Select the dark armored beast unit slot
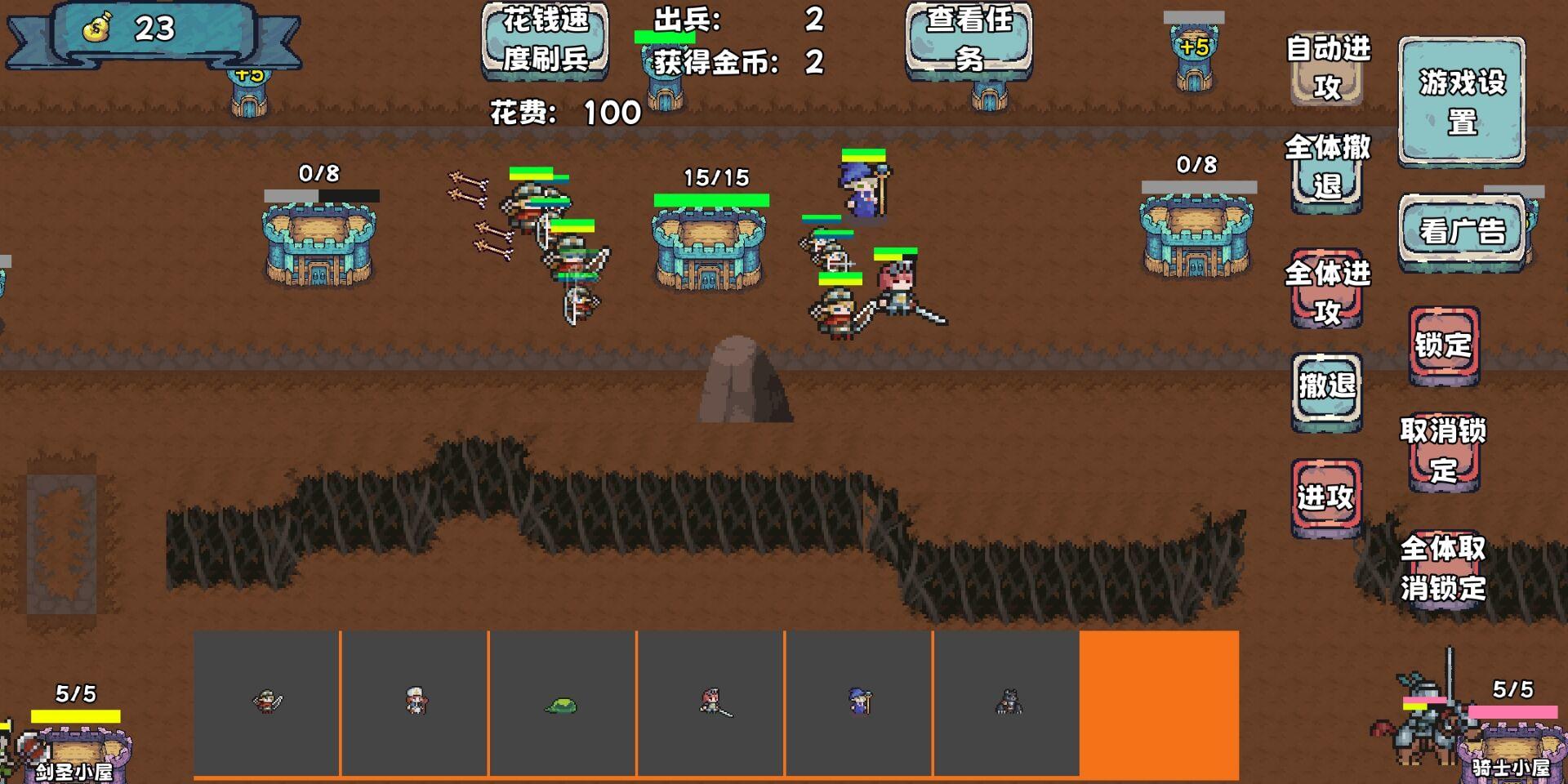The image size is (1568, 784). (x=1007, y=702)
